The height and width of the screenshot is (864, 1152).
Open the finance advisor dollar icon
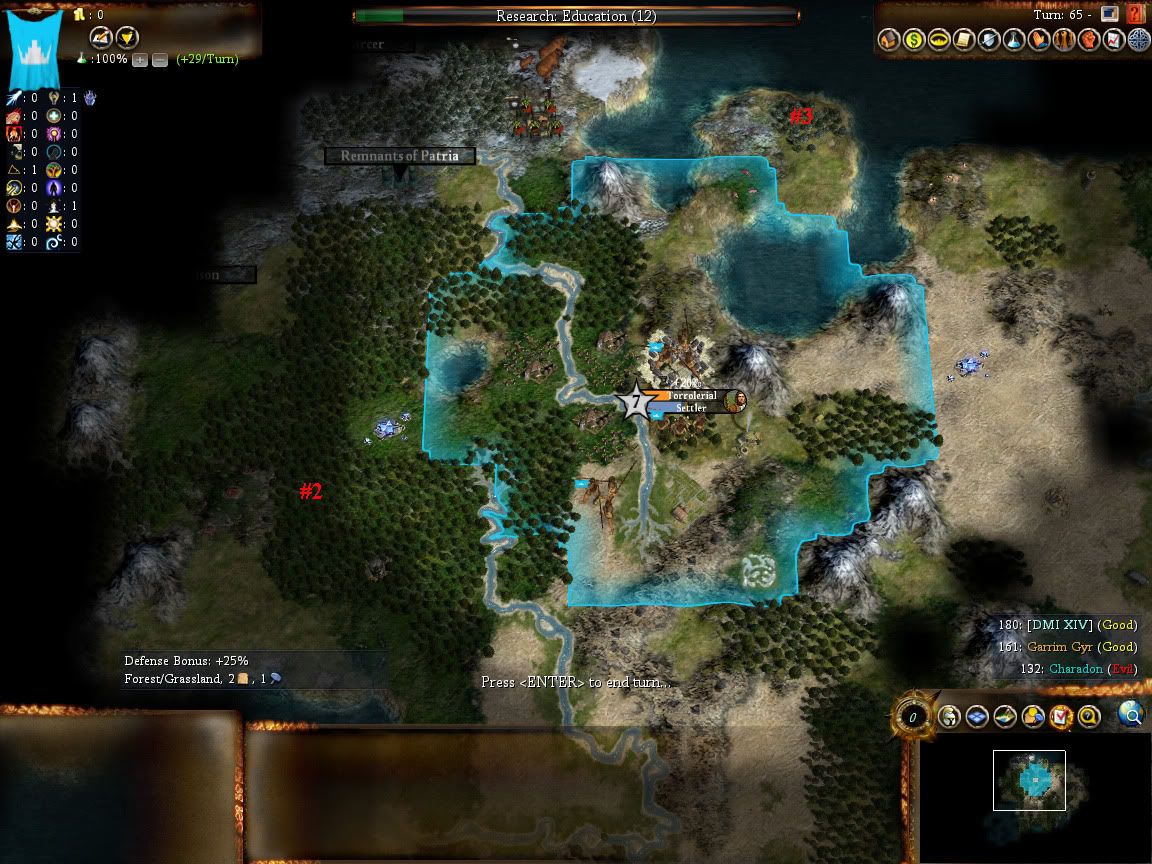click(x=912, y=40)
